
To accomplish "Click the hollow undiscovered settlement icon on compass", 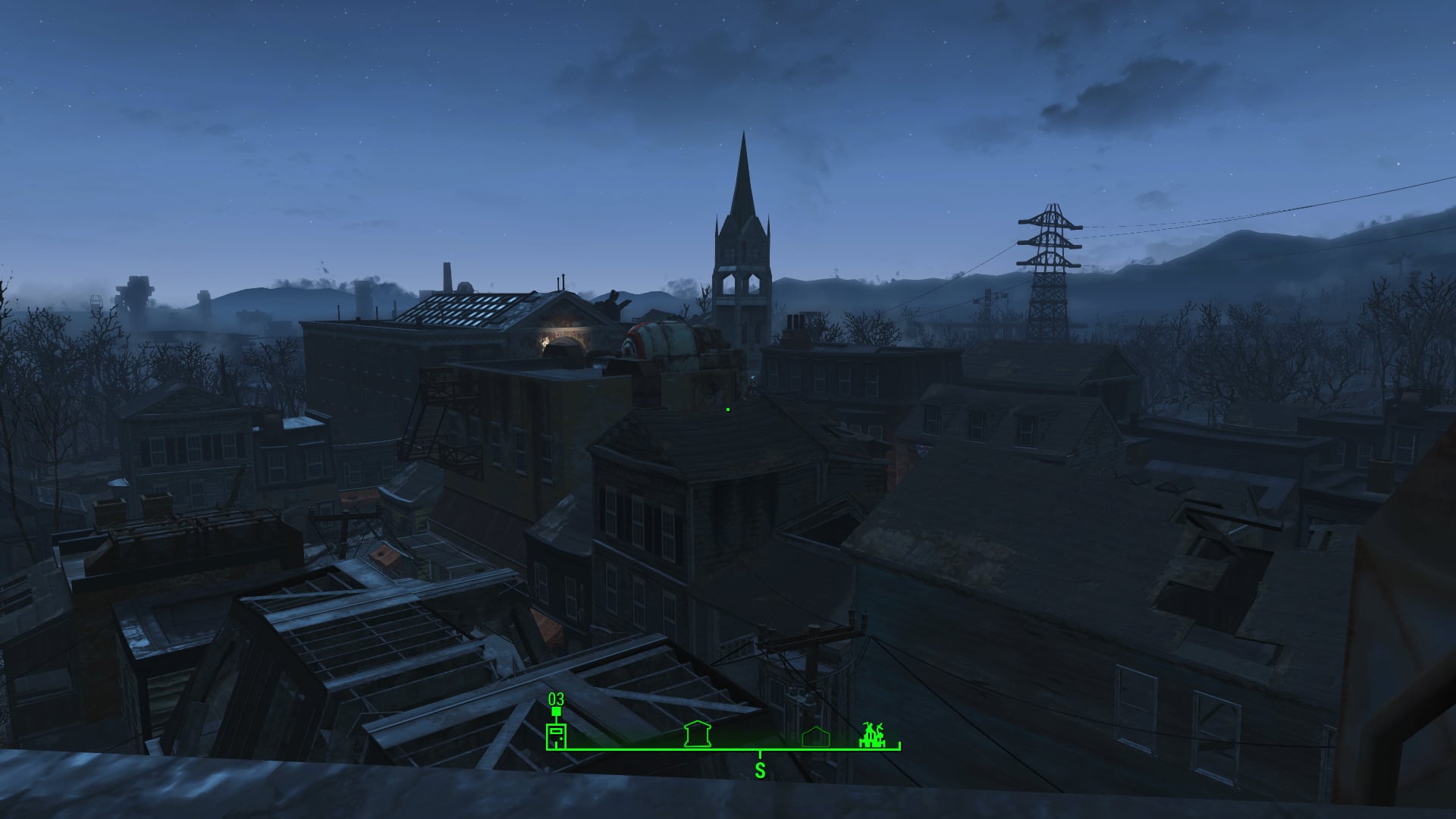I will point(815,735).
